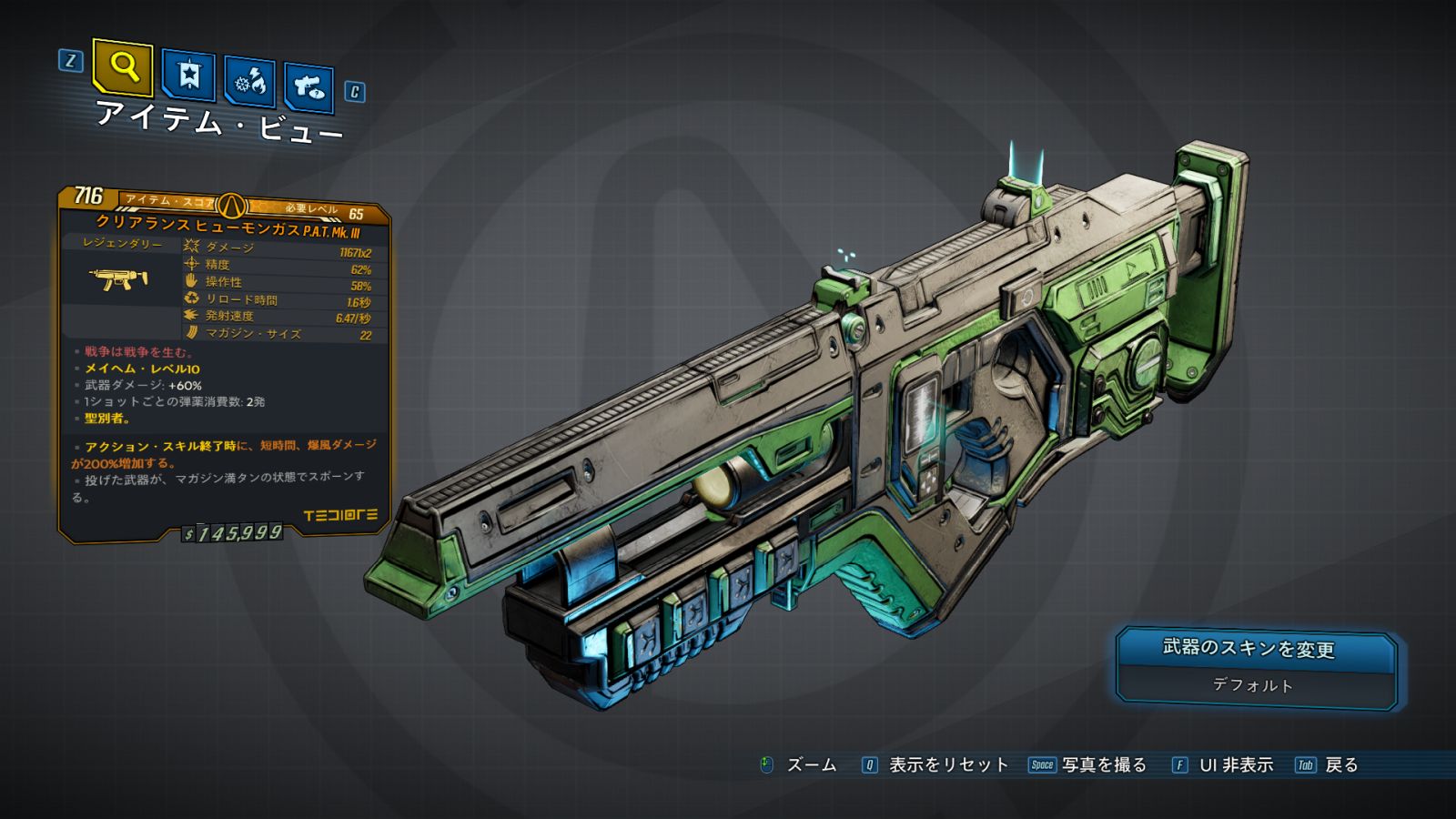The image size is (1456, 819).
Task: Open the elemental effects tab
Action: point(249,82)
